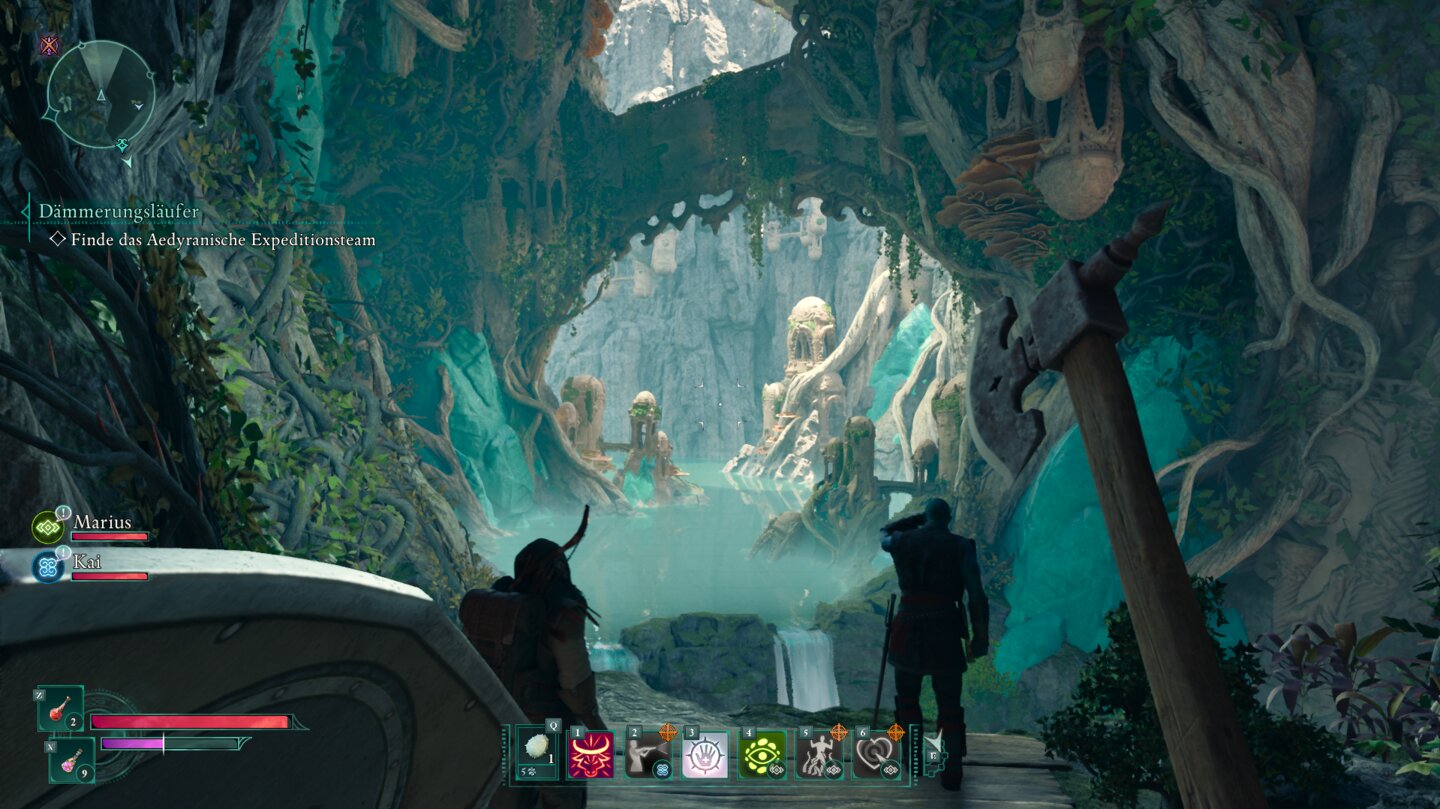Screen dimensions: 1440x809
Task: Use the red health potion slot
Action: pos(60,709)
